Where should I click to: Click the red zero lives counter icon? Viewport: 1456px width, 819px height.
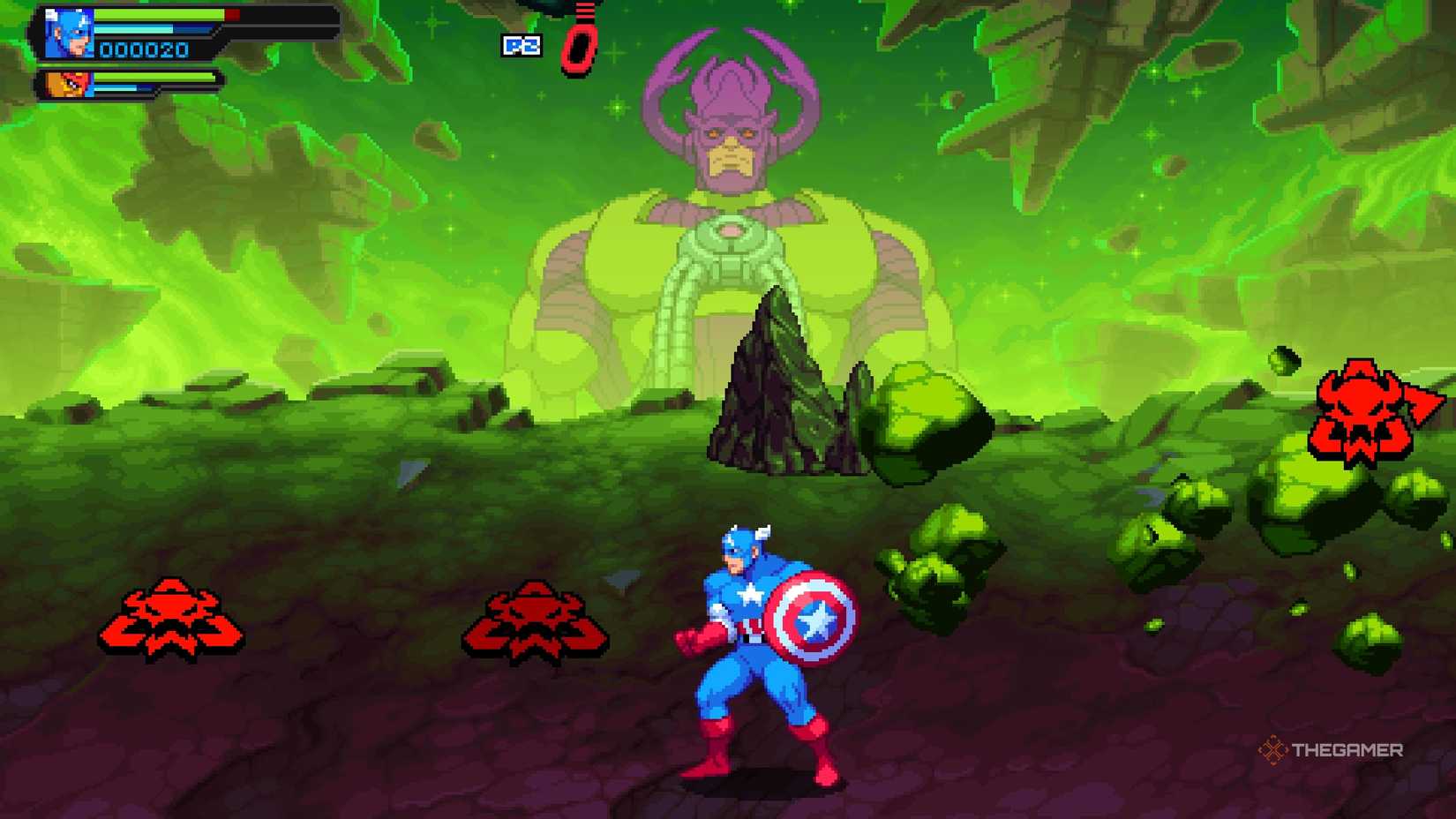(578, 44)
